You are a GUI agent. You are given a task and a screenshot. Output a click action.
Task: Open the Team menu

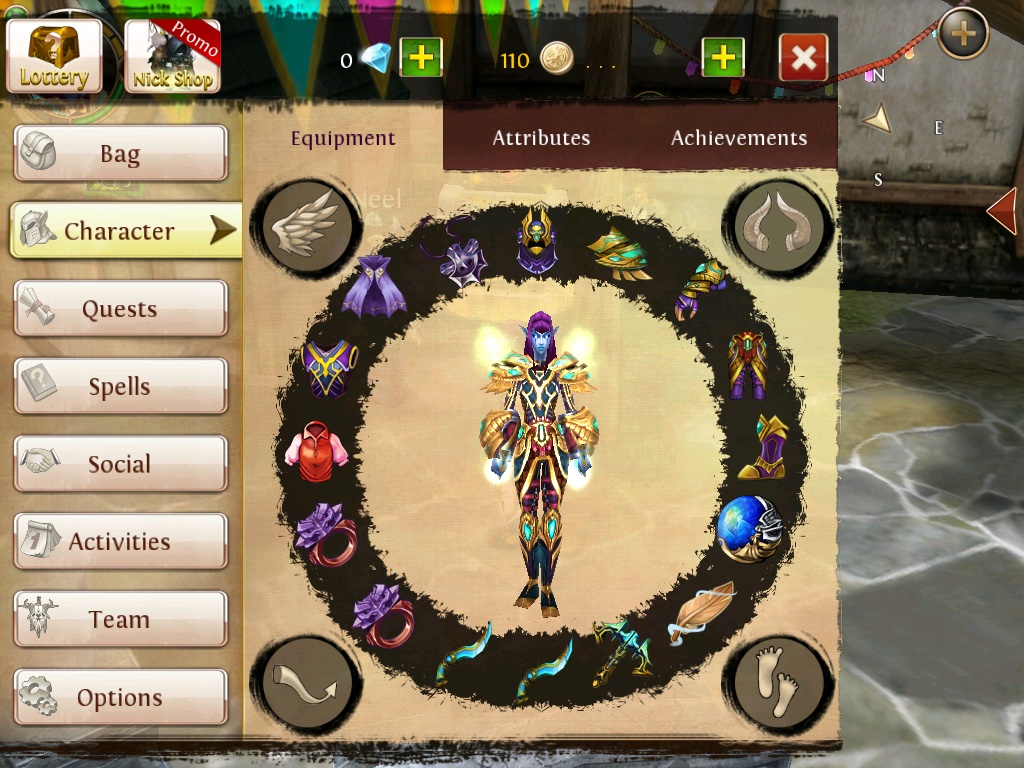120,620
